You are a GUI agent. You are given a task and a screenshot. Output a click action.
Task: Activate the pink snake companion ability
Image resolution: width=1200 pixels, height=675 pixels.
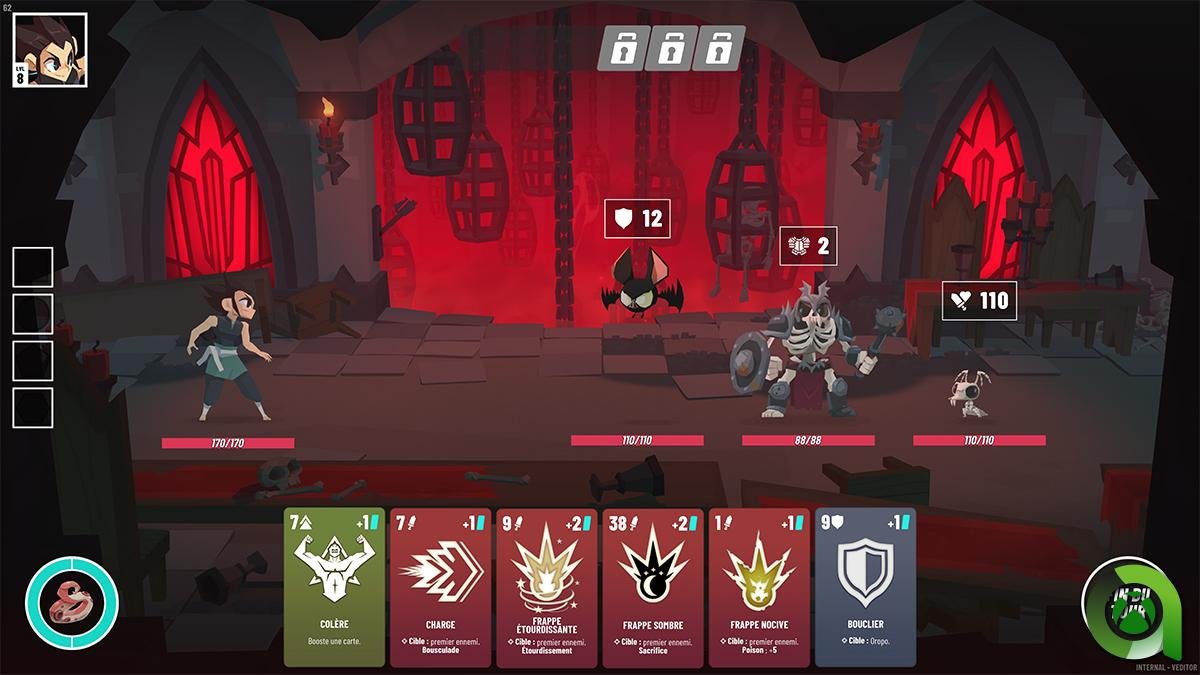(x=72, y=603)
